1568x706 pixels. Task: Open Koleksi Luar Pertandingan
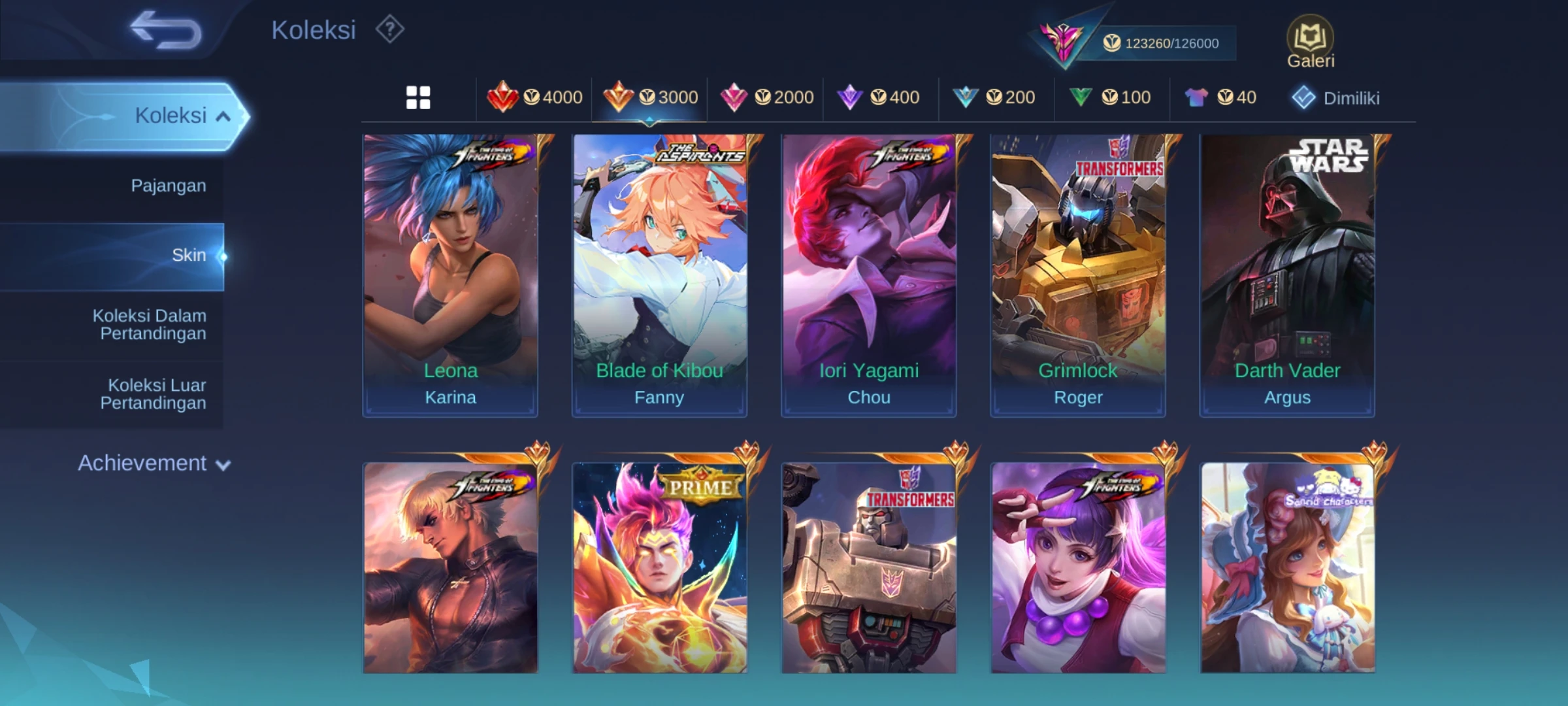click(x=154, y=394)
